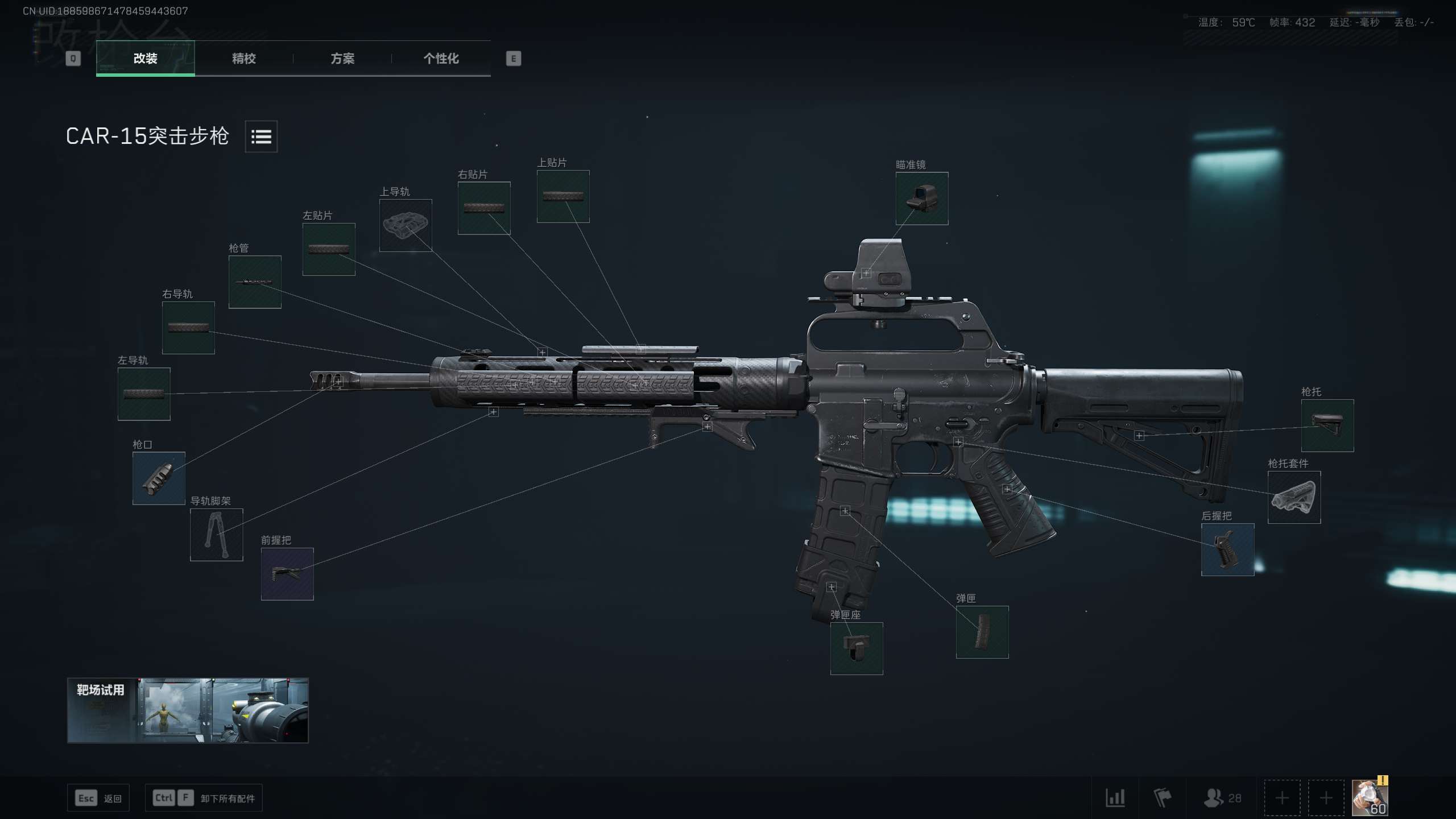Viewport: 1456px width, 819px height.
Task: Select the 导轨脚架 bipod slot
Action: click(216, 535)
